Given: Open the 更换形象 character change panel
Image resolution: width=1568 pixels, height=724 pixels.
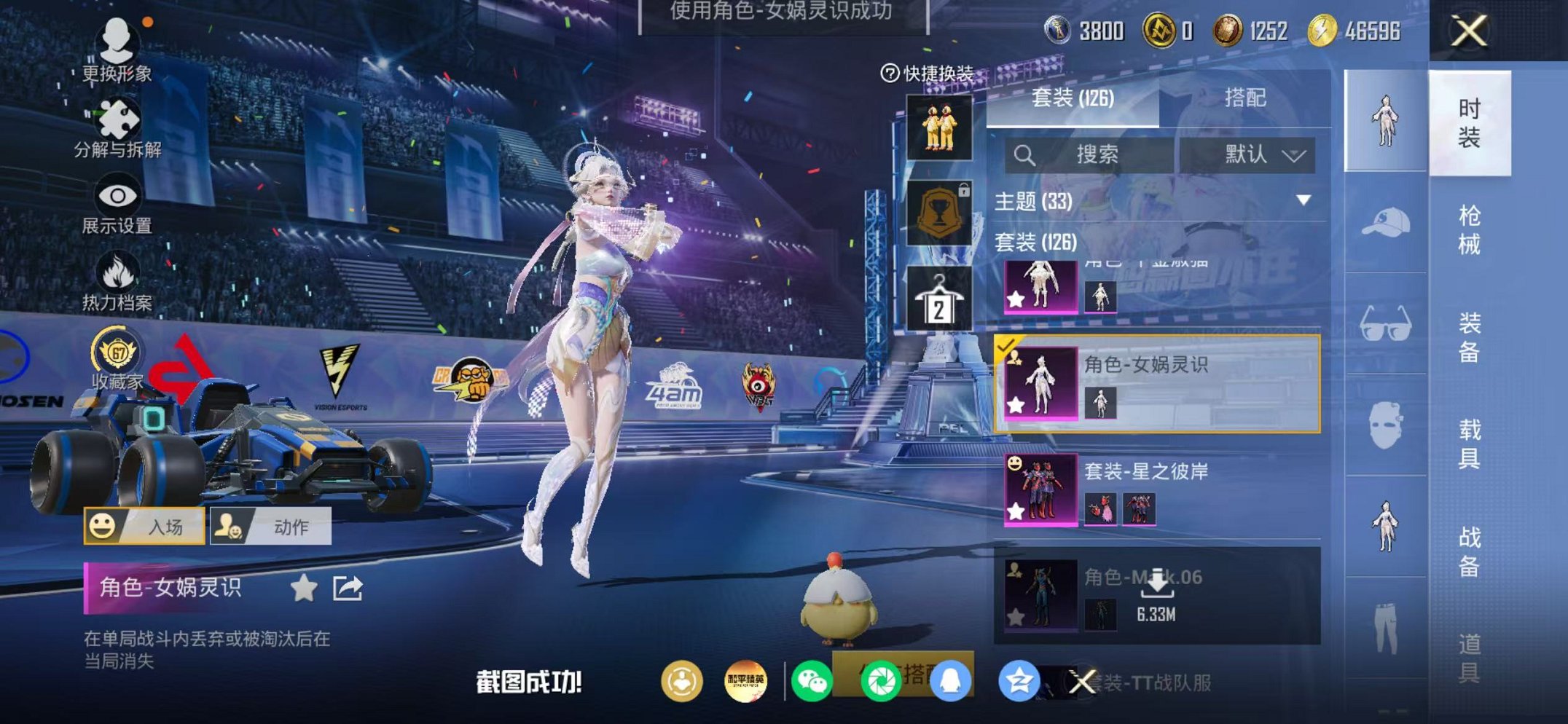Looking at the screenshot, I should coord(117,51).
